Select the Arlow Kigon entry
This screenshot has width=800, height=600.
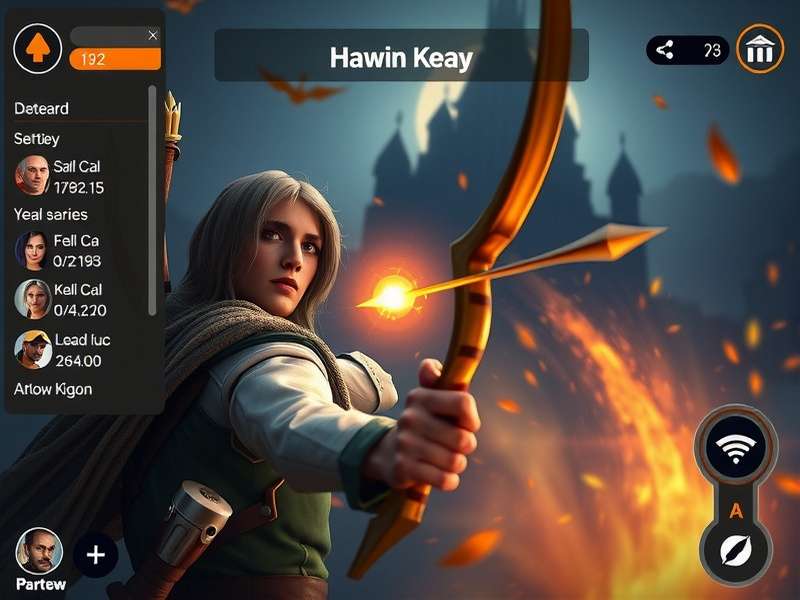click(x=53, y=388)
